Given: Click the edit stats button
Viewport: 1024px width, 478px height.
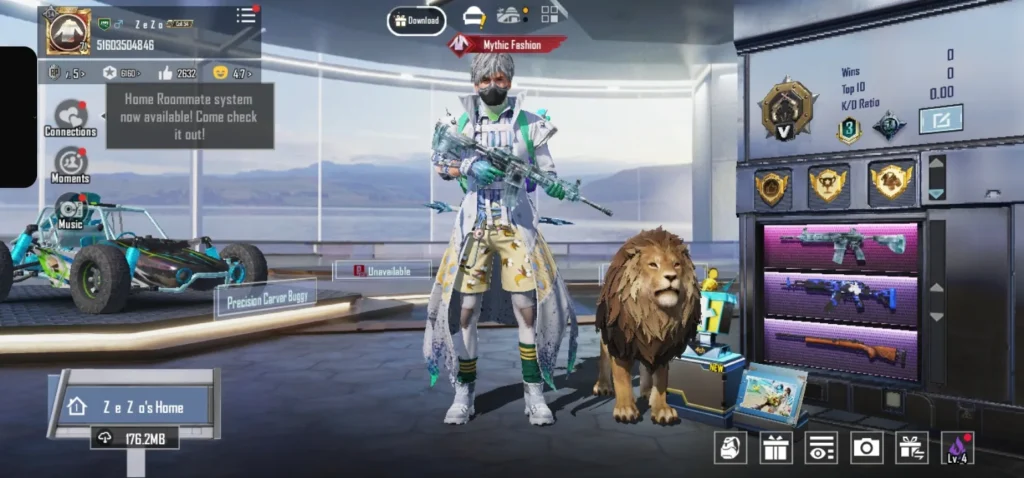Looking at the screenshot, I should click(x=940, y=119).
